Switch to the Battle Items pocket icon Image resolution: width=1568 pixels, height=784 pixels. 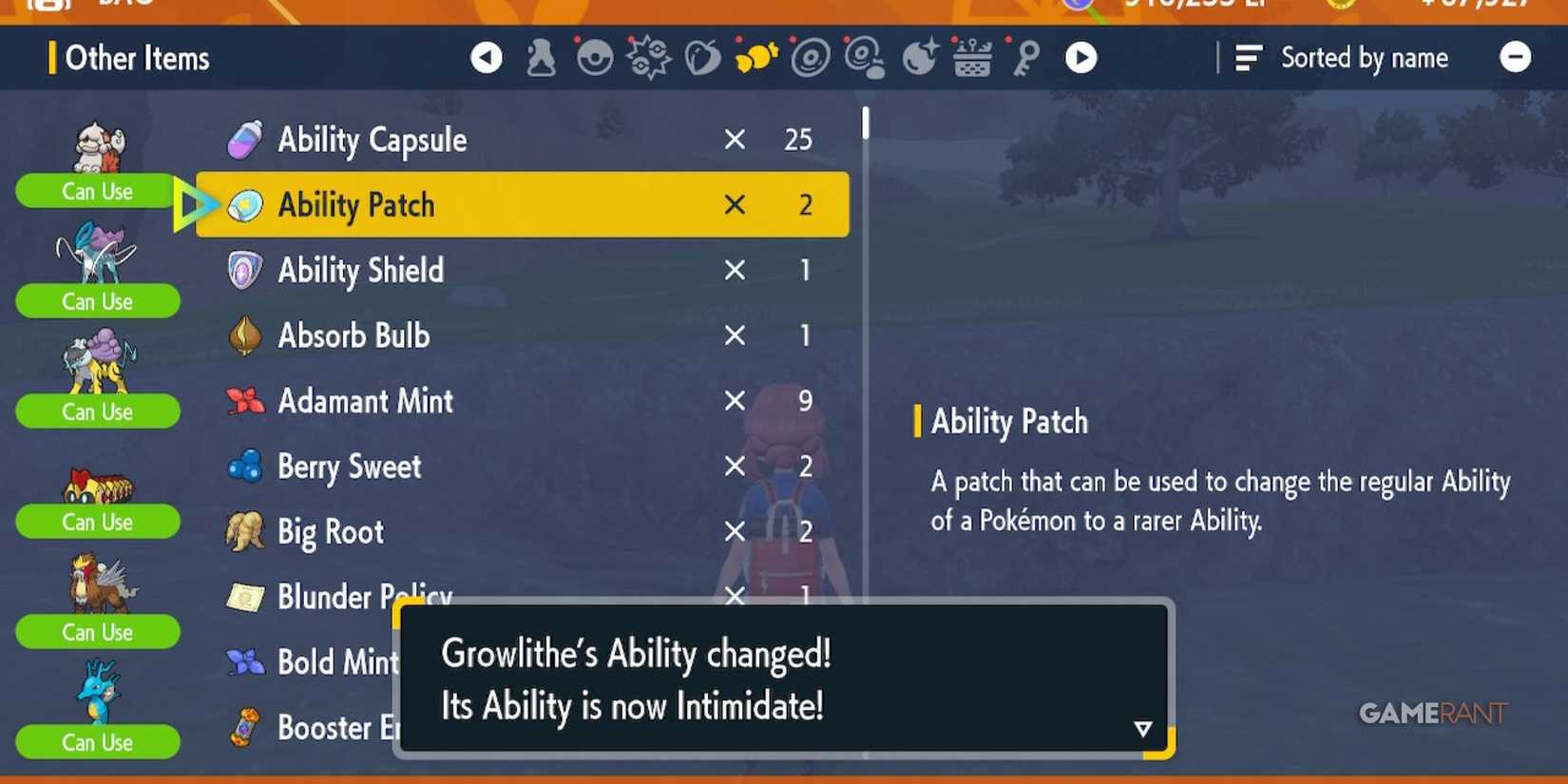[x=647, y=57]
